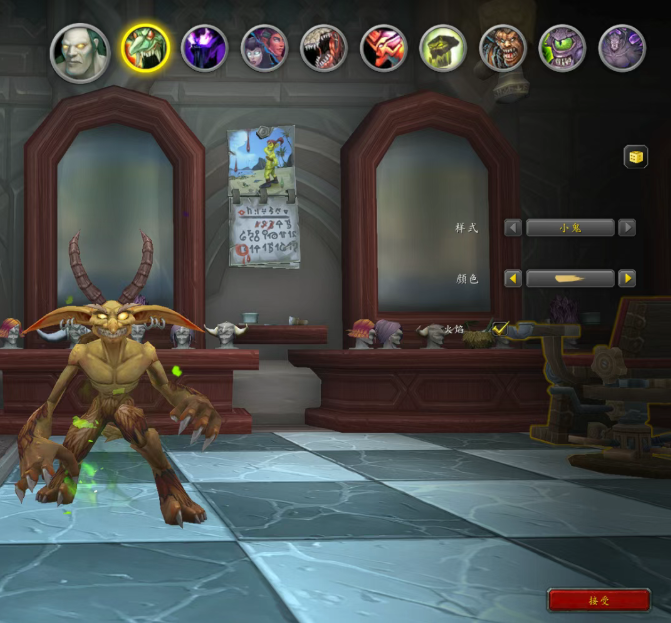Select the succubus portrait icon

pyautogui.click(x=264, y=48)
